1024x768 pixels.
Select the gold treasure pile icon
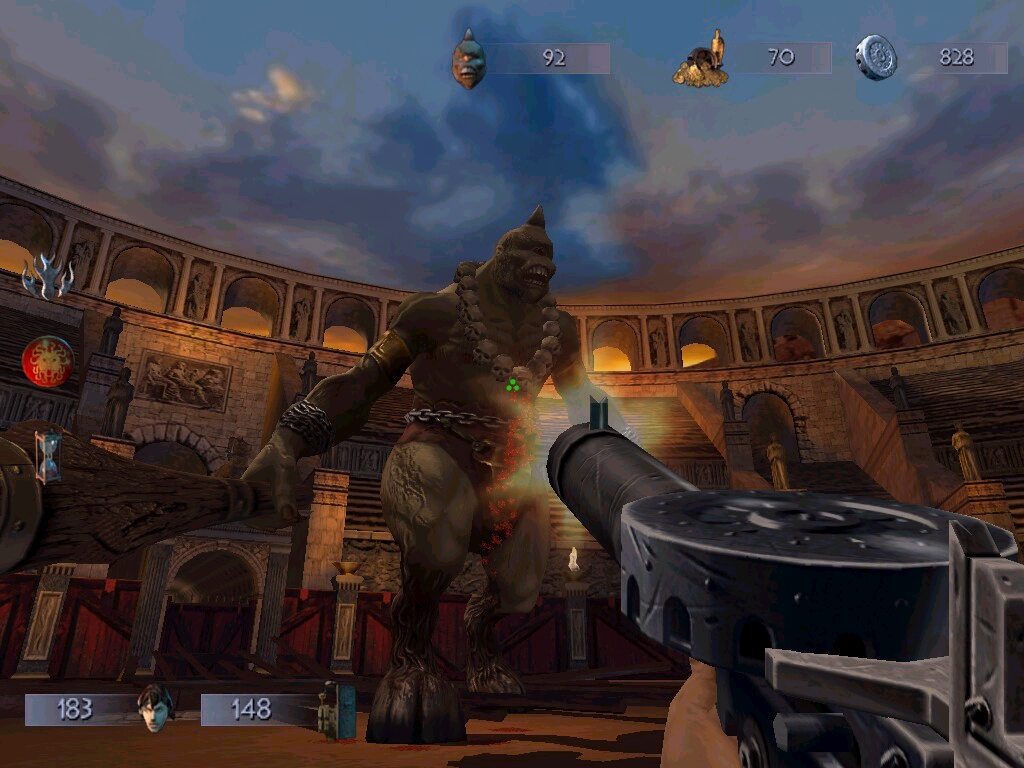point(700,61)
